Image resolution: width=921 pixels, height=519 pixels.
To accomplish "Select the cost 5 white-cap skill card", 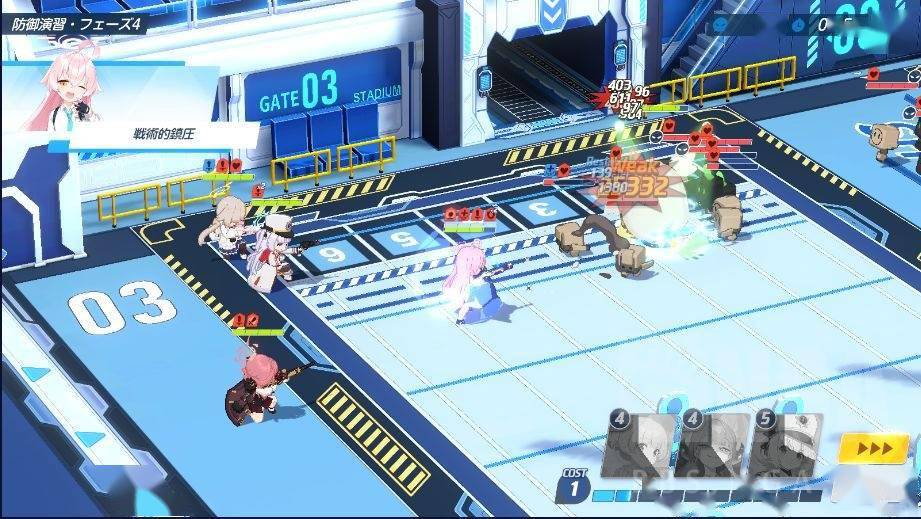I will (x=787, y=447).
